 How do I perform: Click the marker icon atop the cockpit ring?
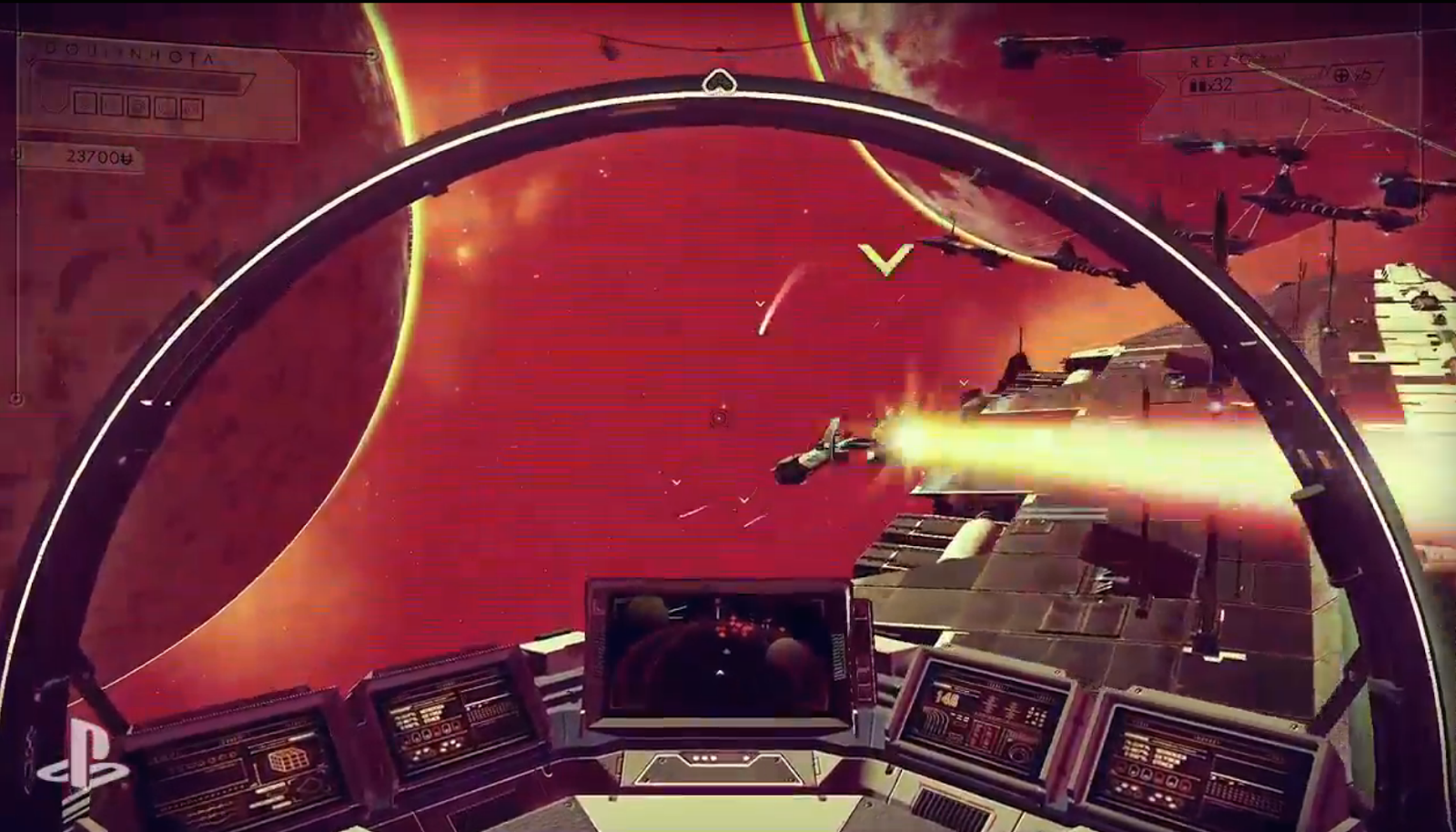[719, 83]
